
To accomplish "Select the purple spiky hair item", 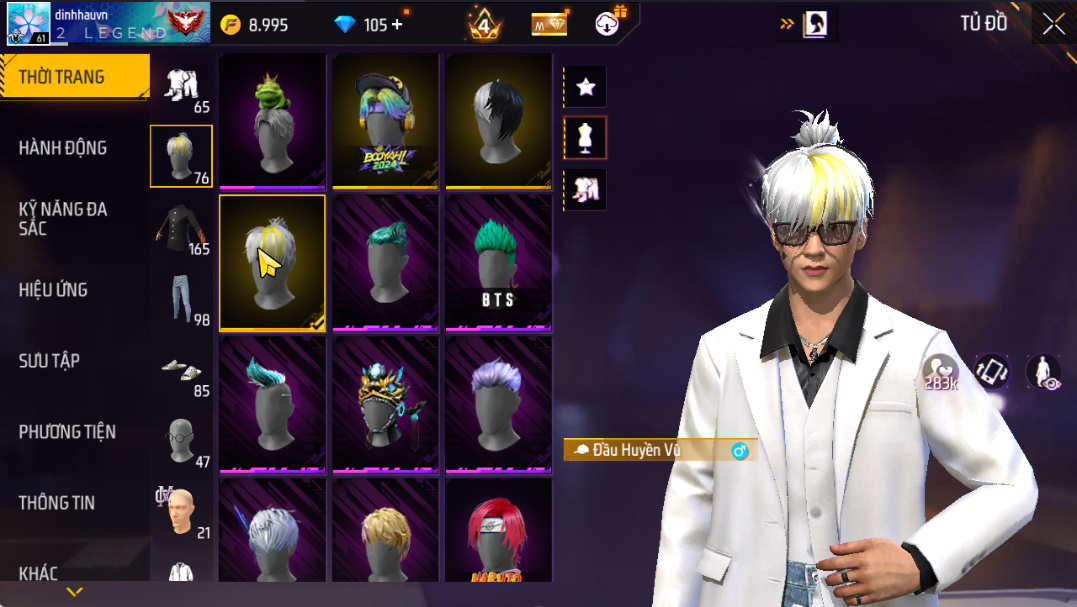I will click(498, 404).
